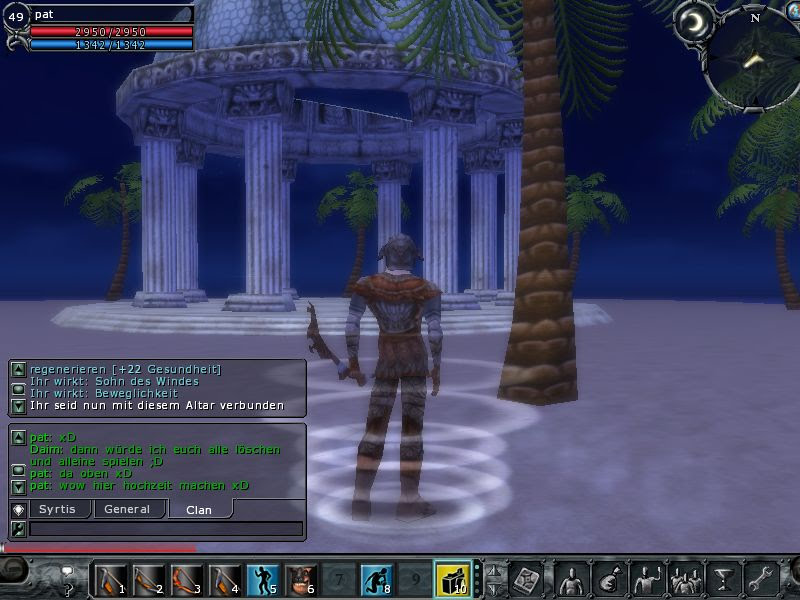The width and height of the screenshot is (800, 600).
Task: Open game options with the bottom-bar wrench icon
Action: pos(762,578)
